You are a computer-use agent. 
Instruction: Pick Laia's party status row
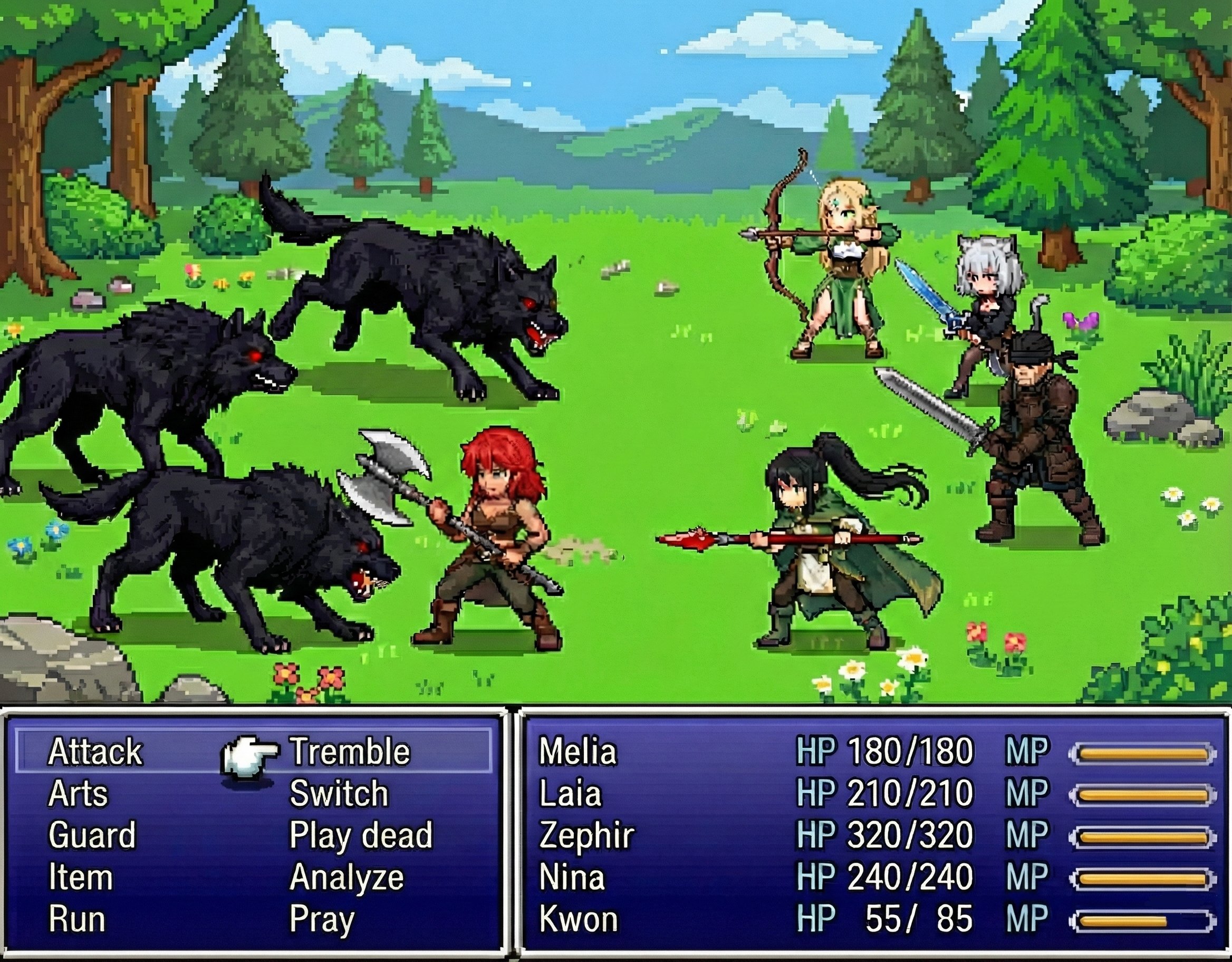pyautogui.click(x=570, y=794)
